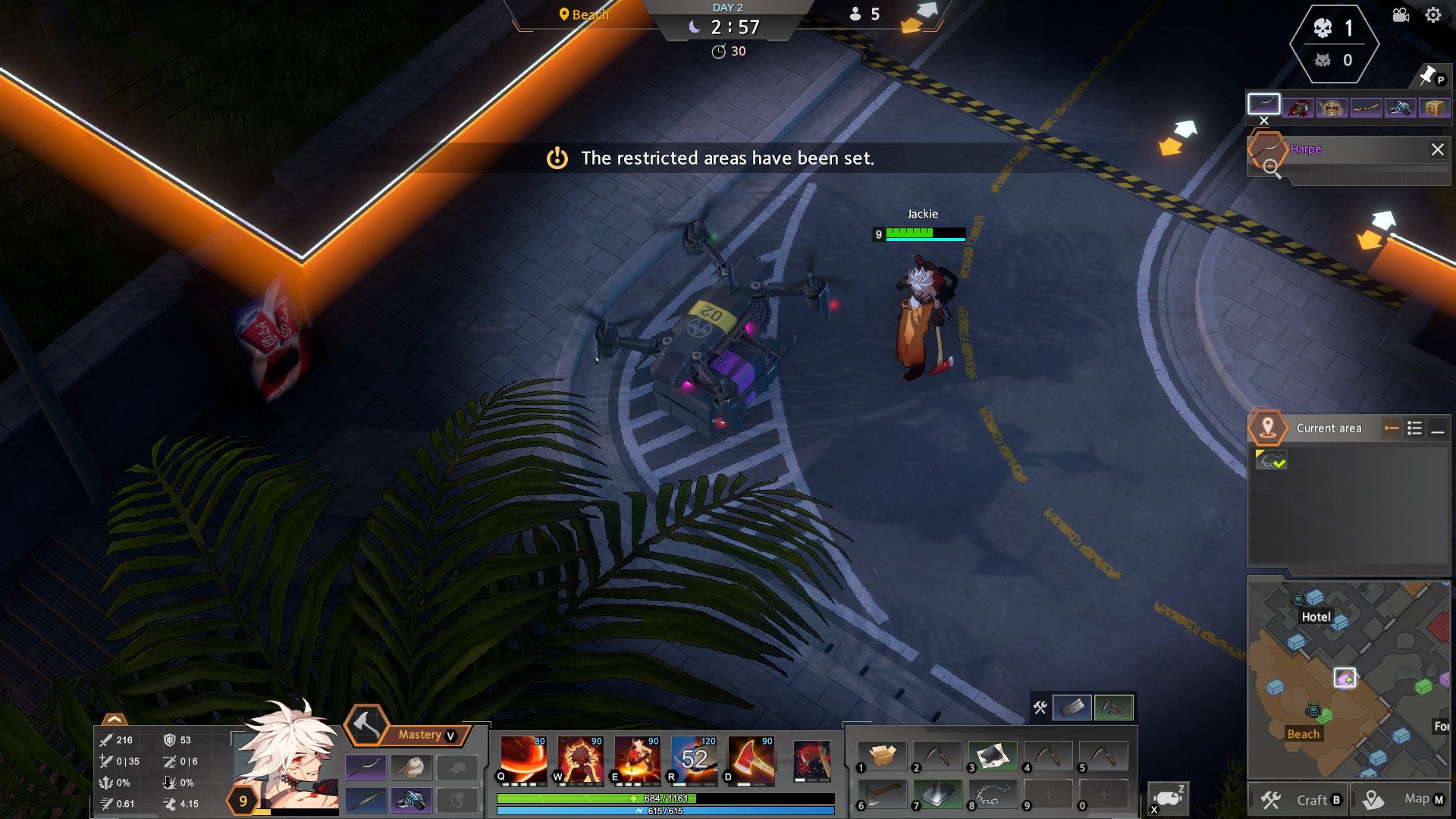Viewport: 1456px width, 819px height.
Task: Select the equipped shoes slot
Action: click(x=410, y=800)
